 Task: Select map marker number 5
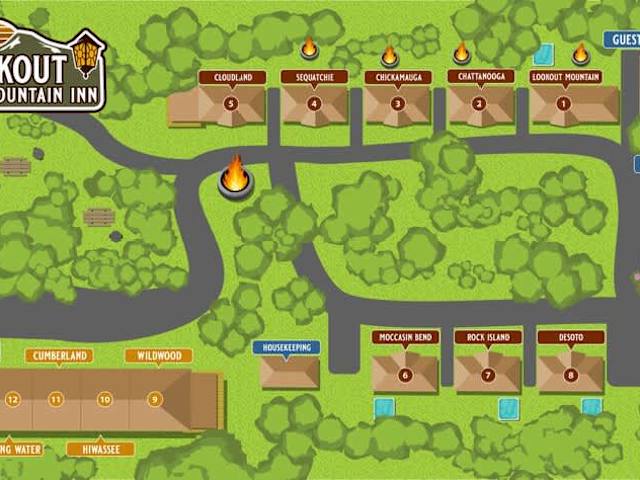pyautogui.click(x=231, y=103)
